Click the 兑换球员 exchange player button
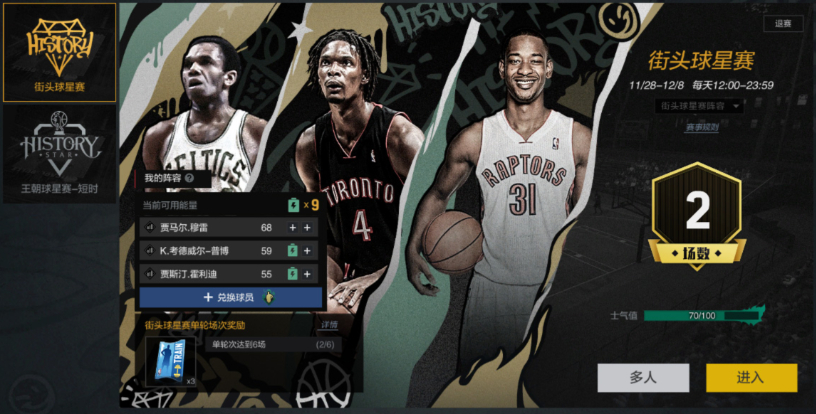816x414 pixels. [x=230, y=297]
